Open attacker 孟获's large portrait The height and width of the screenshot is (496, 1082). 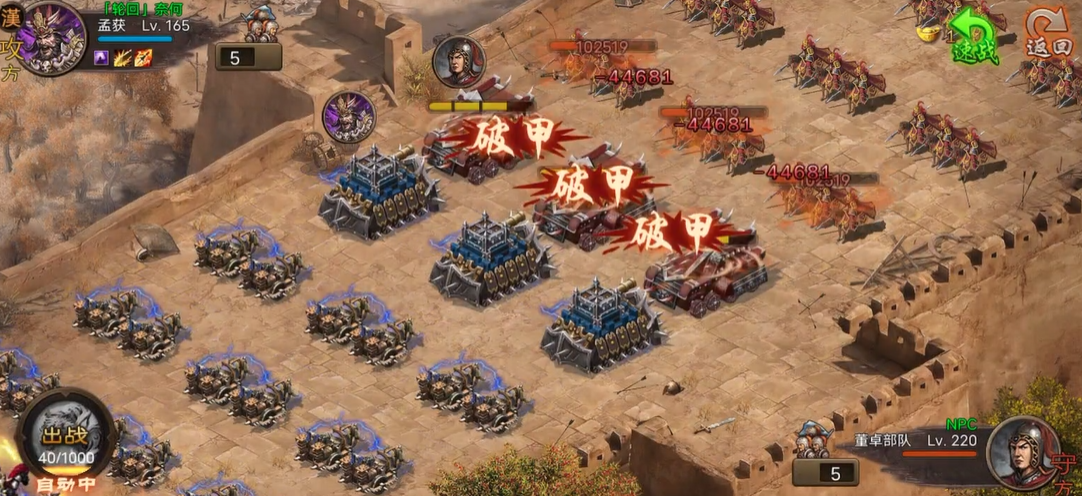[53, 36]
